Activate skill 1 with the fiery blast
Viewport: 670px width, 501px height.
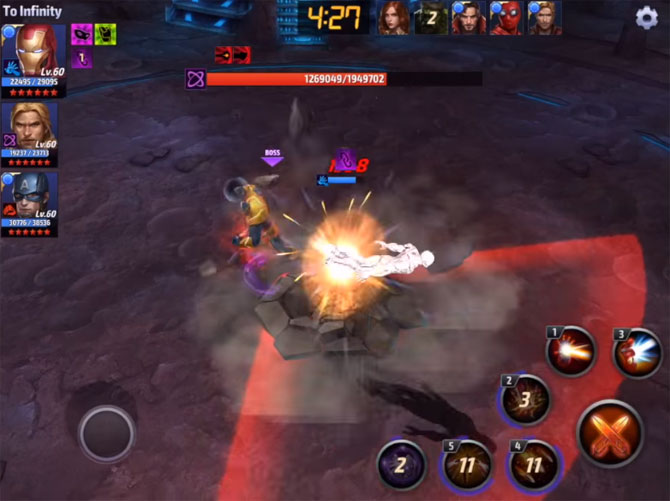pyautogui.click(x=571, y=351)
